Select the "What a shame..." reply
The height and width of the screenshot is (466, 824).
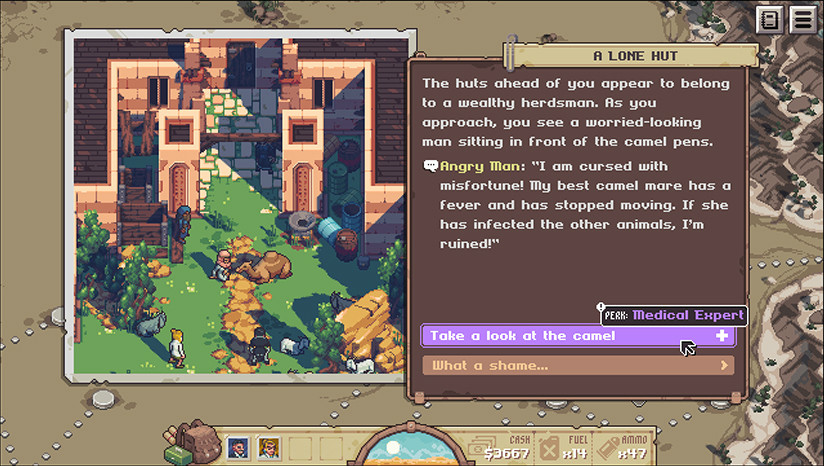coord(577,365)
